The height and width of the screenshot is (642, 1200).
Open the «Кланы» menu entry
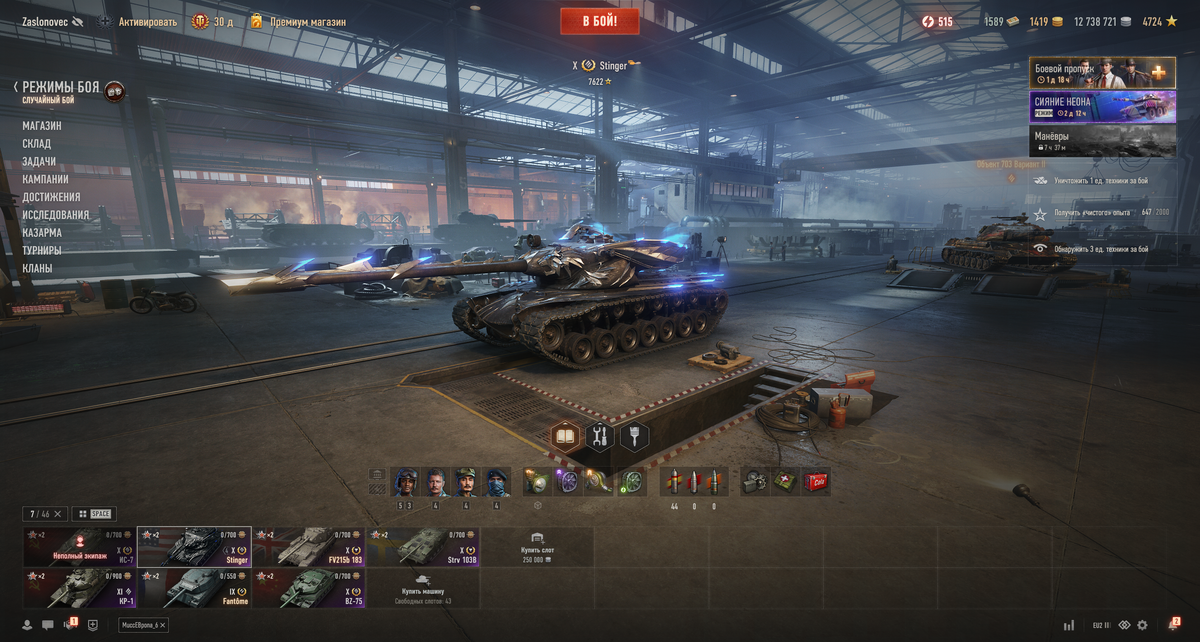click(x=37, y=269)
